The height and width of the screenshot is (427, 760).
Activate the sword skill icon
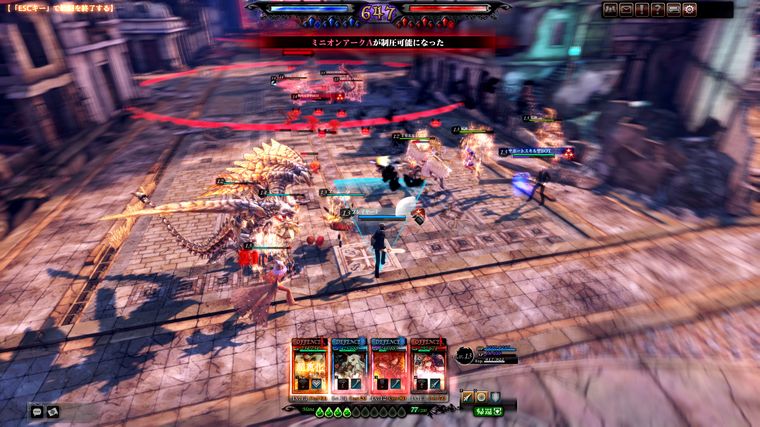(467, 397)
